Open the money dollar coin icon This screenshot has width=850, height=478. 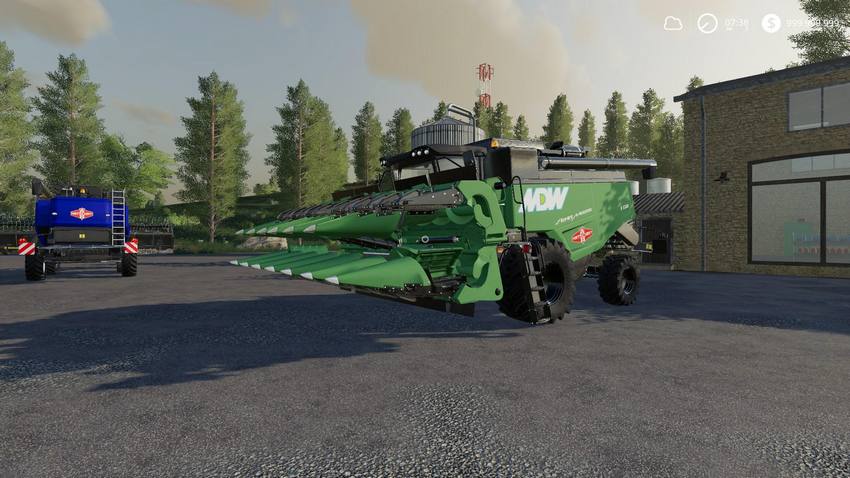coord(770,23)
